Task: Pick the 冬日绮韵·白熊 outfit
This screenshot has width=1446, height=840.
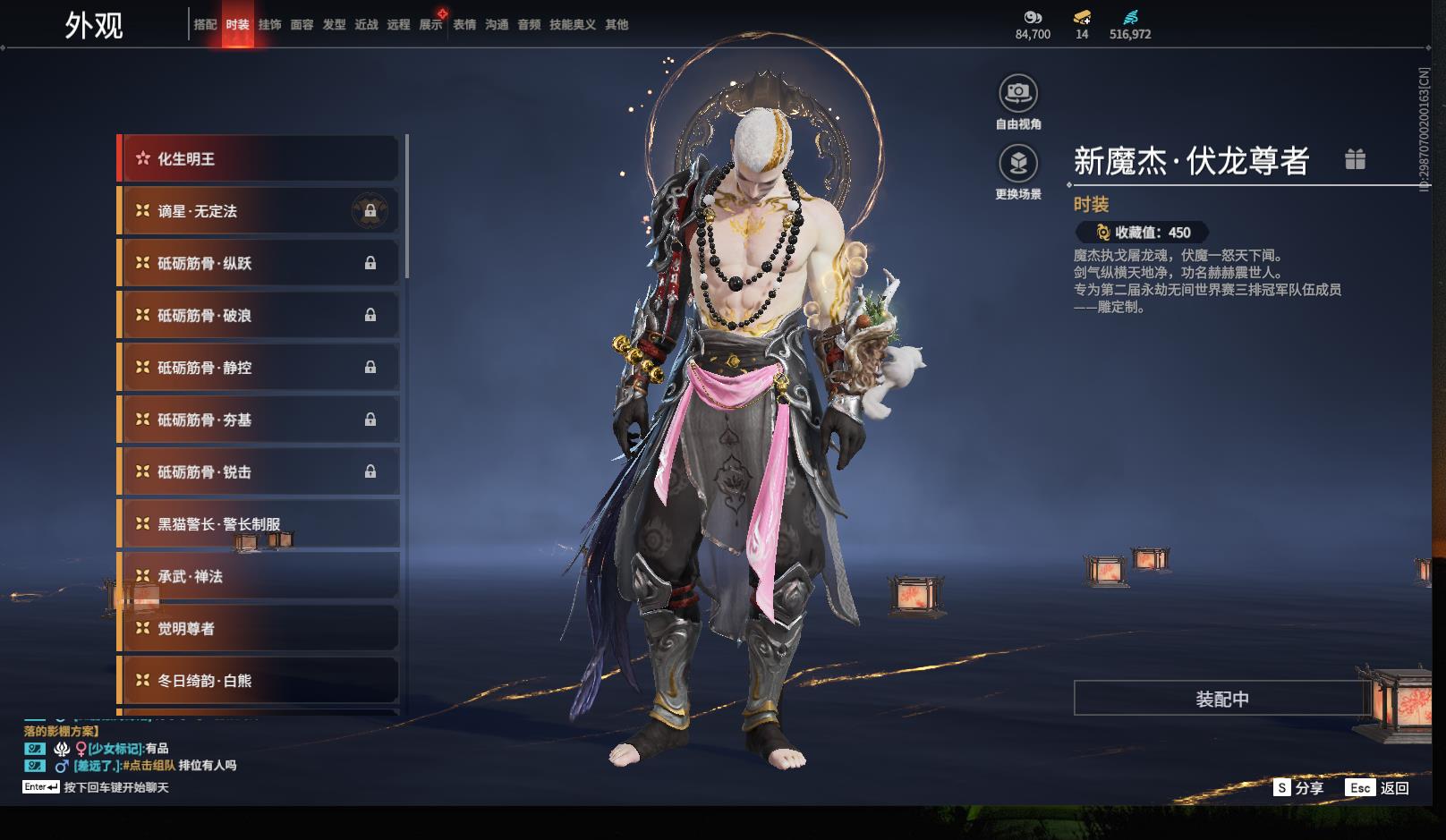Action: pos(259,681)
